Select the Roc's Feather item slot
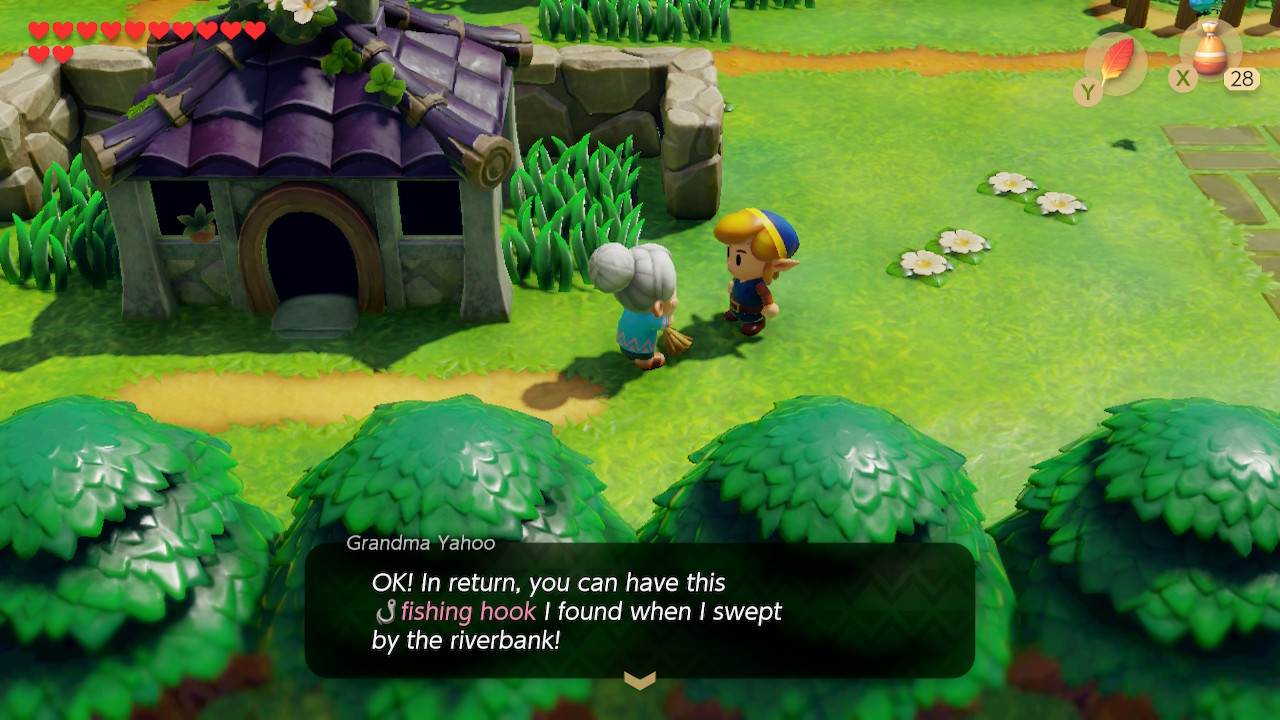 pos(1116,63)
